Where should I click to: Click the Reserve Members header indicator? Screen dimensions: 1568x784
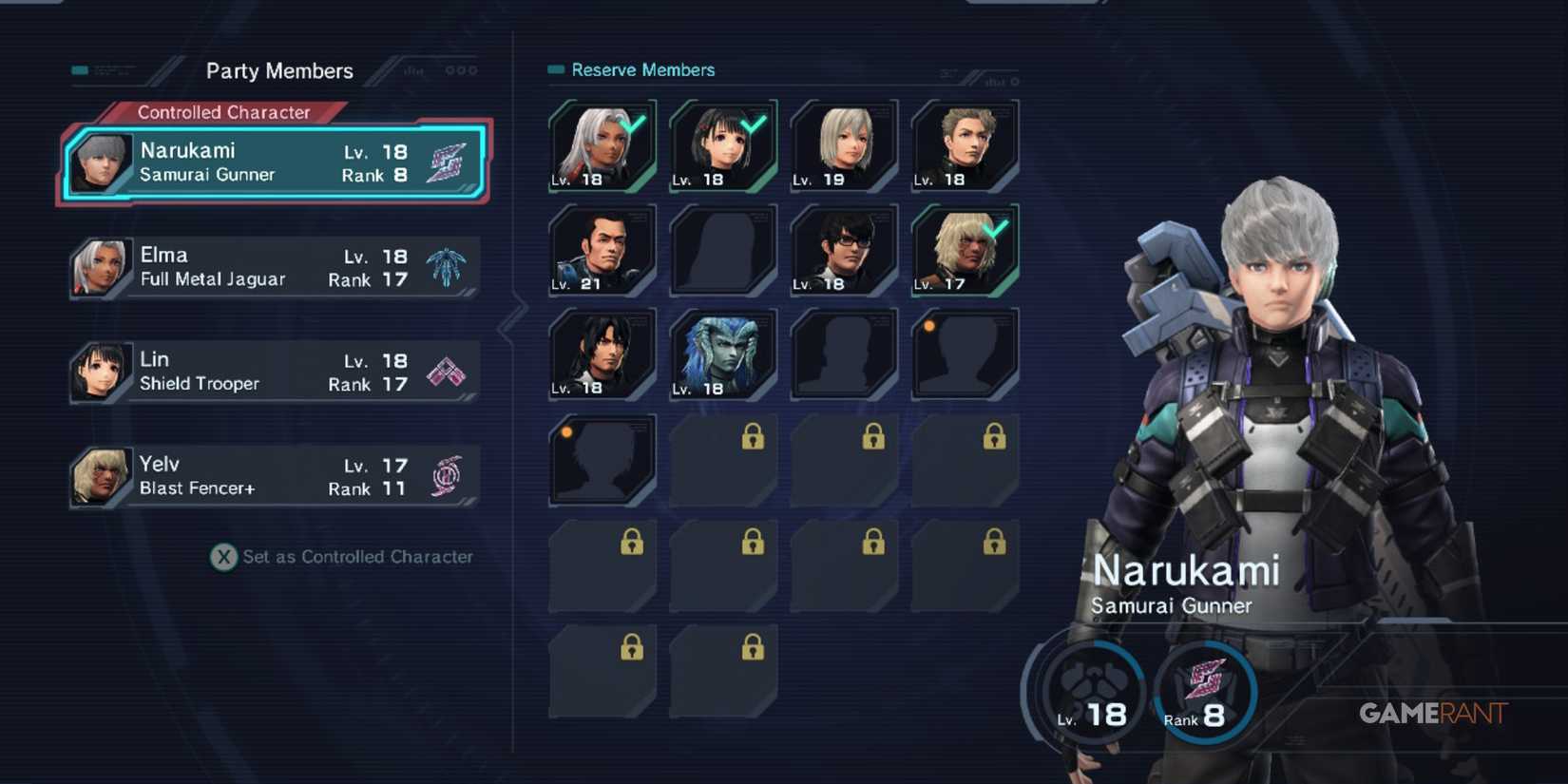coord(554,69)
